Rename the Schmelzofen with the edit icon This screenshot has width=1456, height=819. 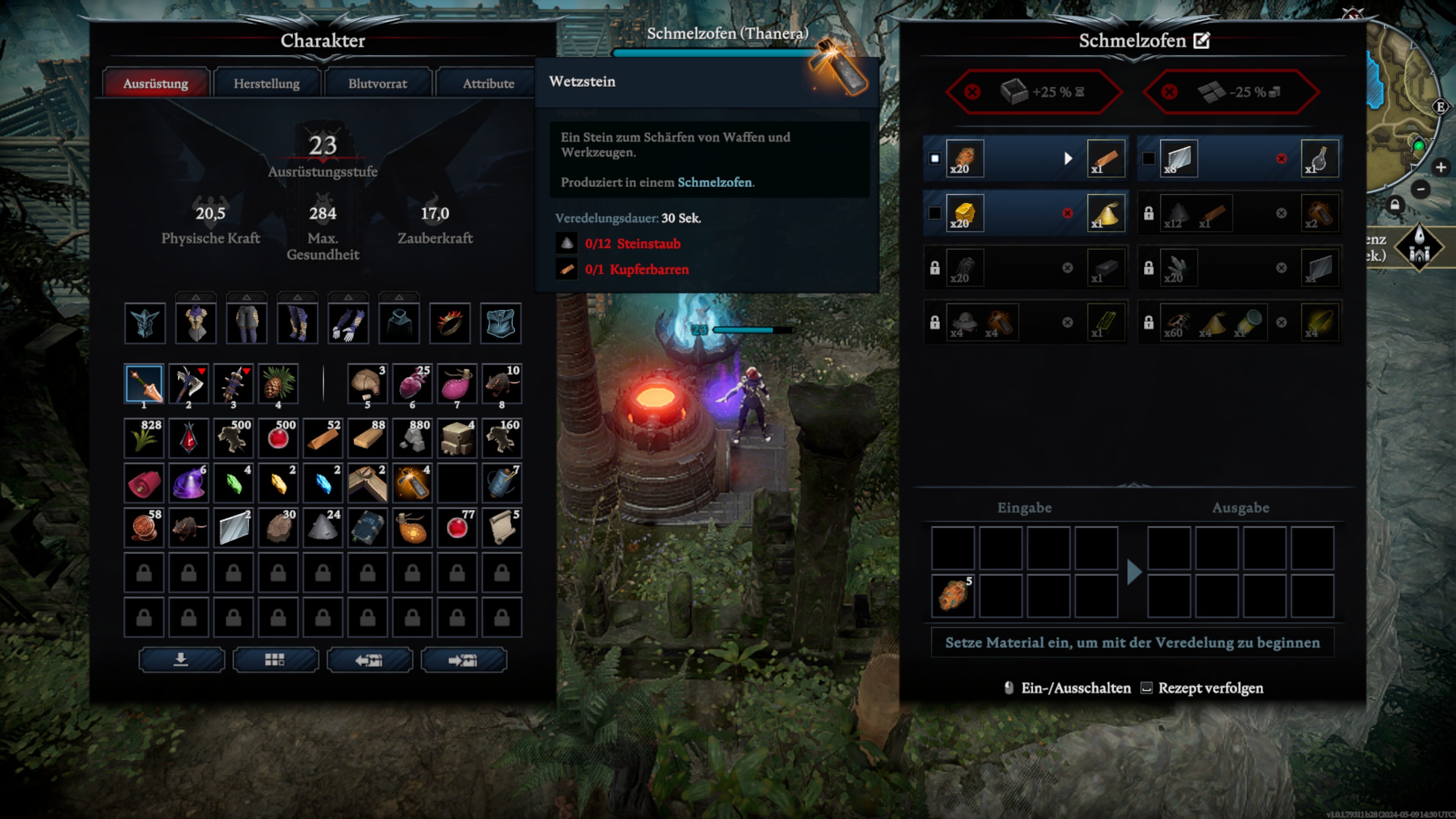click(1201, 41)
